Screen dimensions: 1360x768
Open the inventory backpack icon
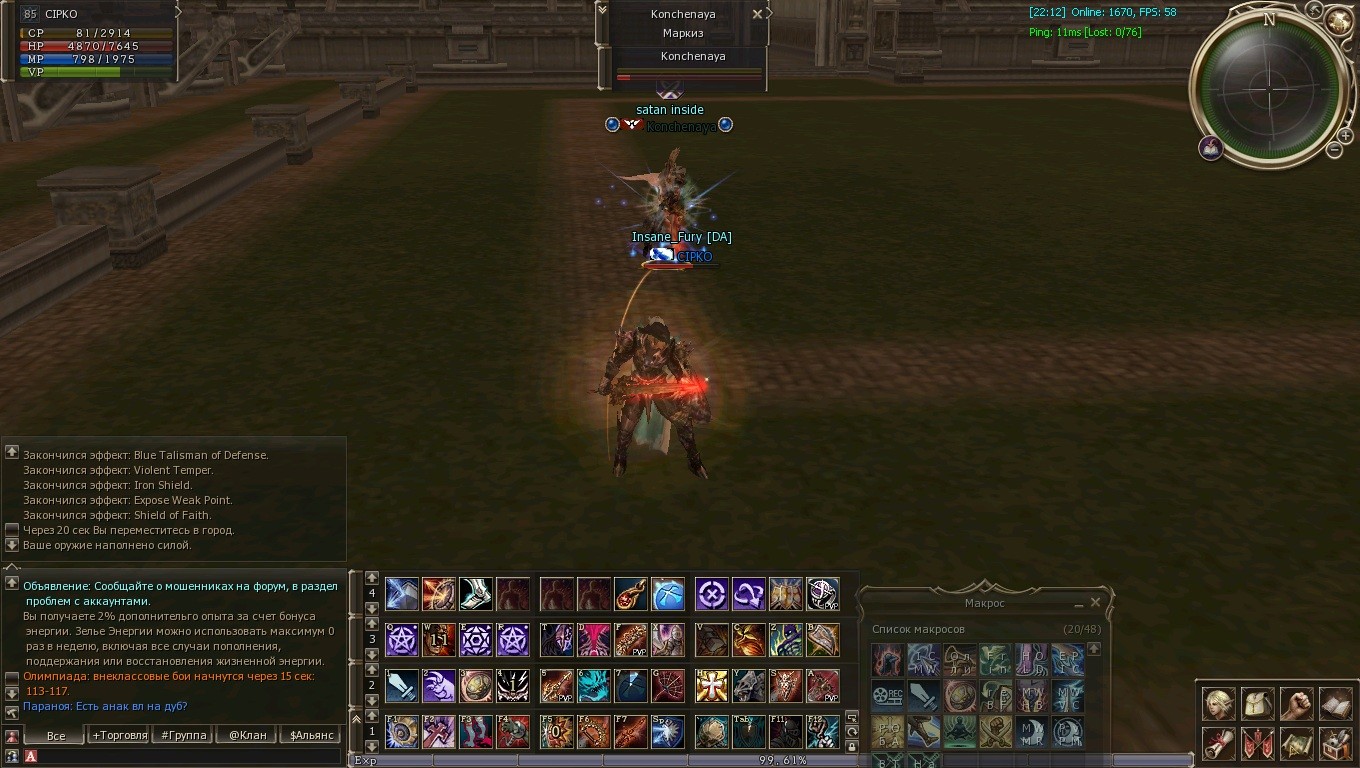(x=1257, y=704)
